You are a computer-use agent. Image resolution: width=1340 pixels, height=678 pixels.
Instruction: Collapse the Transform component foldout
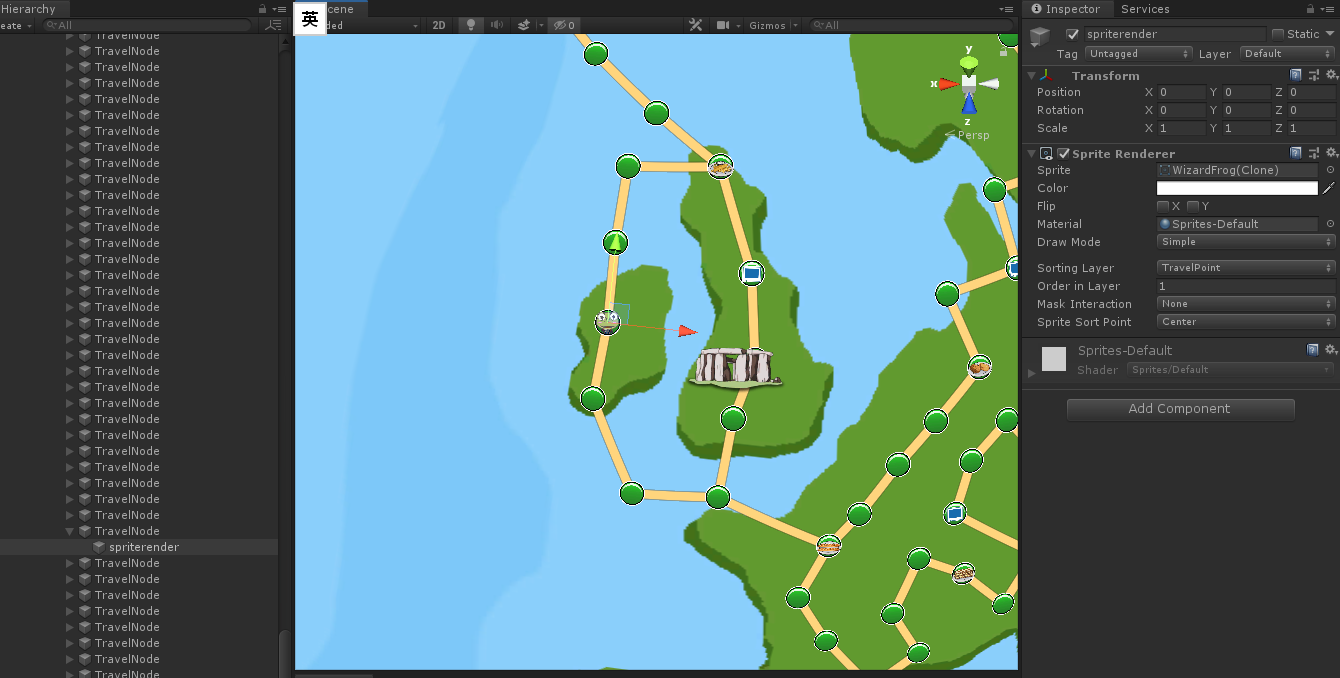1031,75
